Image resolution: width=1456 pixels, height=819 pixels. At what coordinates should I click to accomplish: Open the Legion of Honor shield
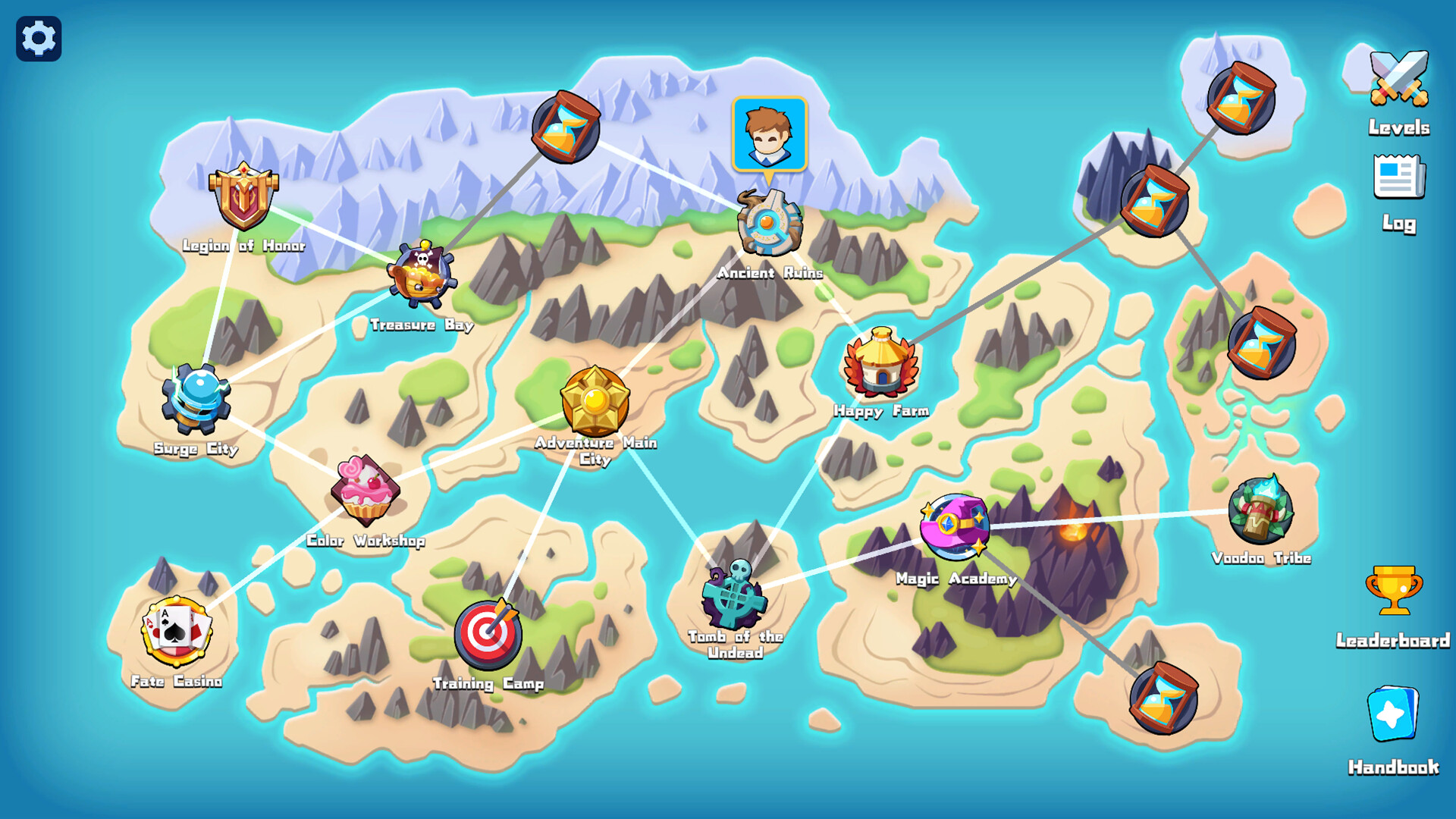pyautogui.click(x=243, y=199)
